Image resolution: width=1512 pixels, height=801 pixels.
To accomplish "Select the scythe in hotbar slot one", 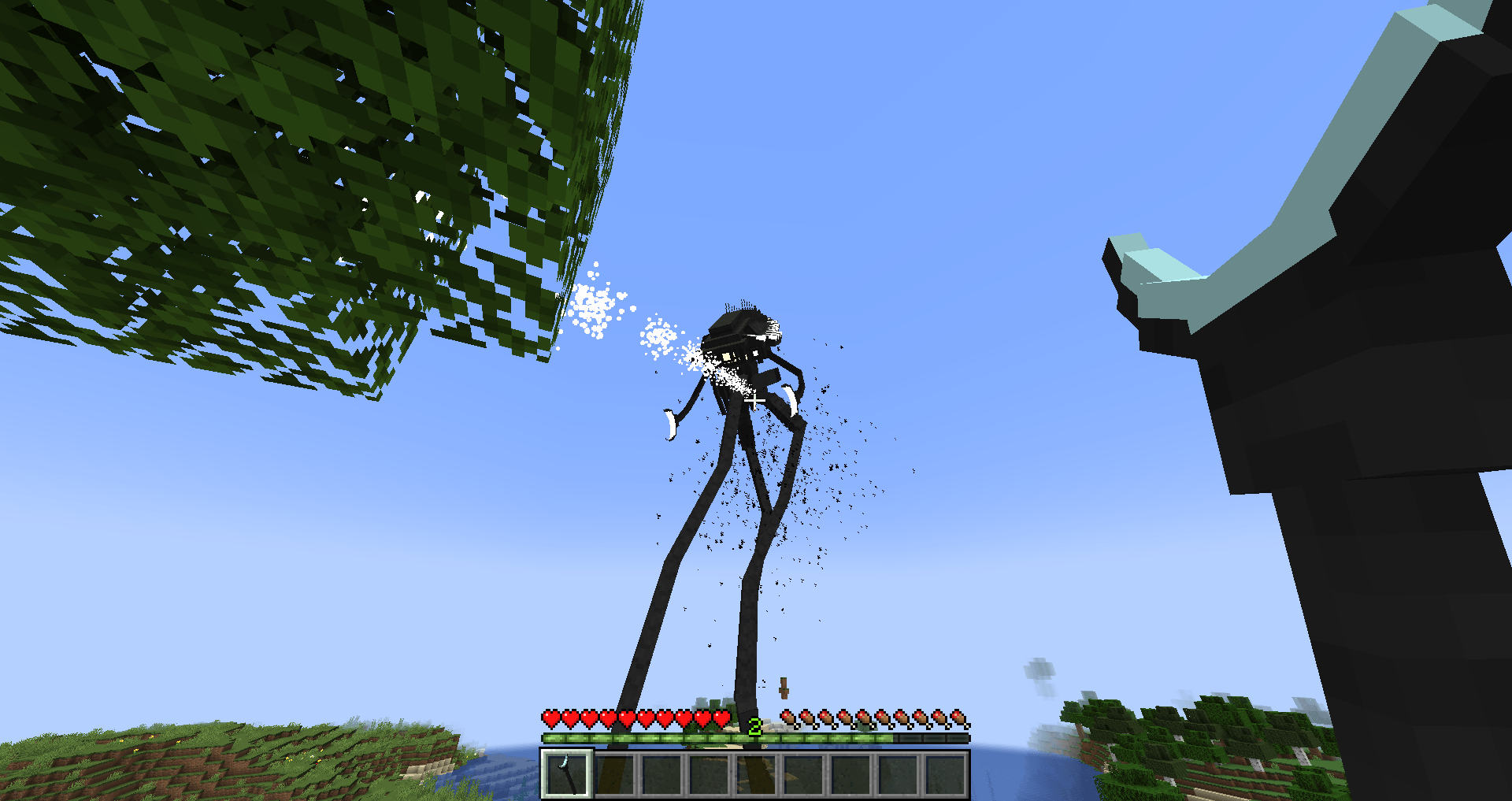I will (x=567, y=773).
